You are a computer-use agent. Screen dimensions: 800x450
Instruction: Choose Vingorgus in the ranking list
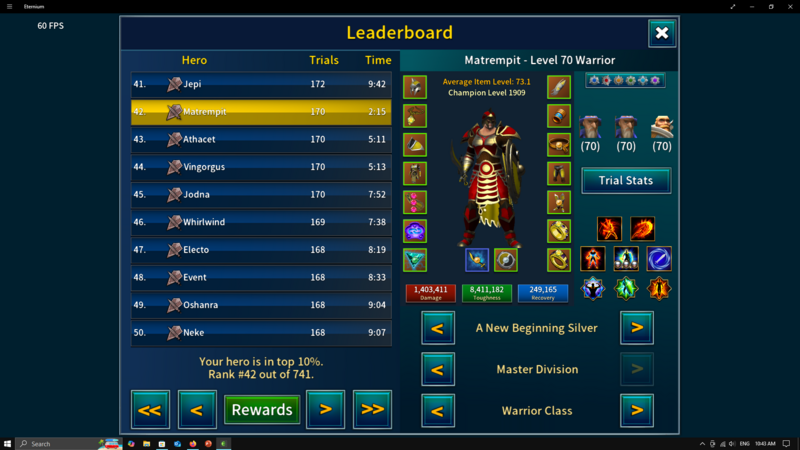(x=261, y=167)
